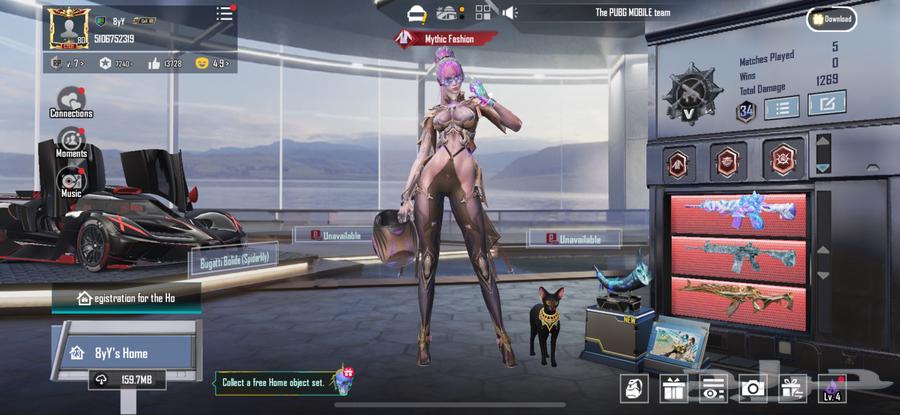Open the Lv.4 popularity icon
Image resolution: width=900 pixels, height=415 pixels.
tap(832, 389)
